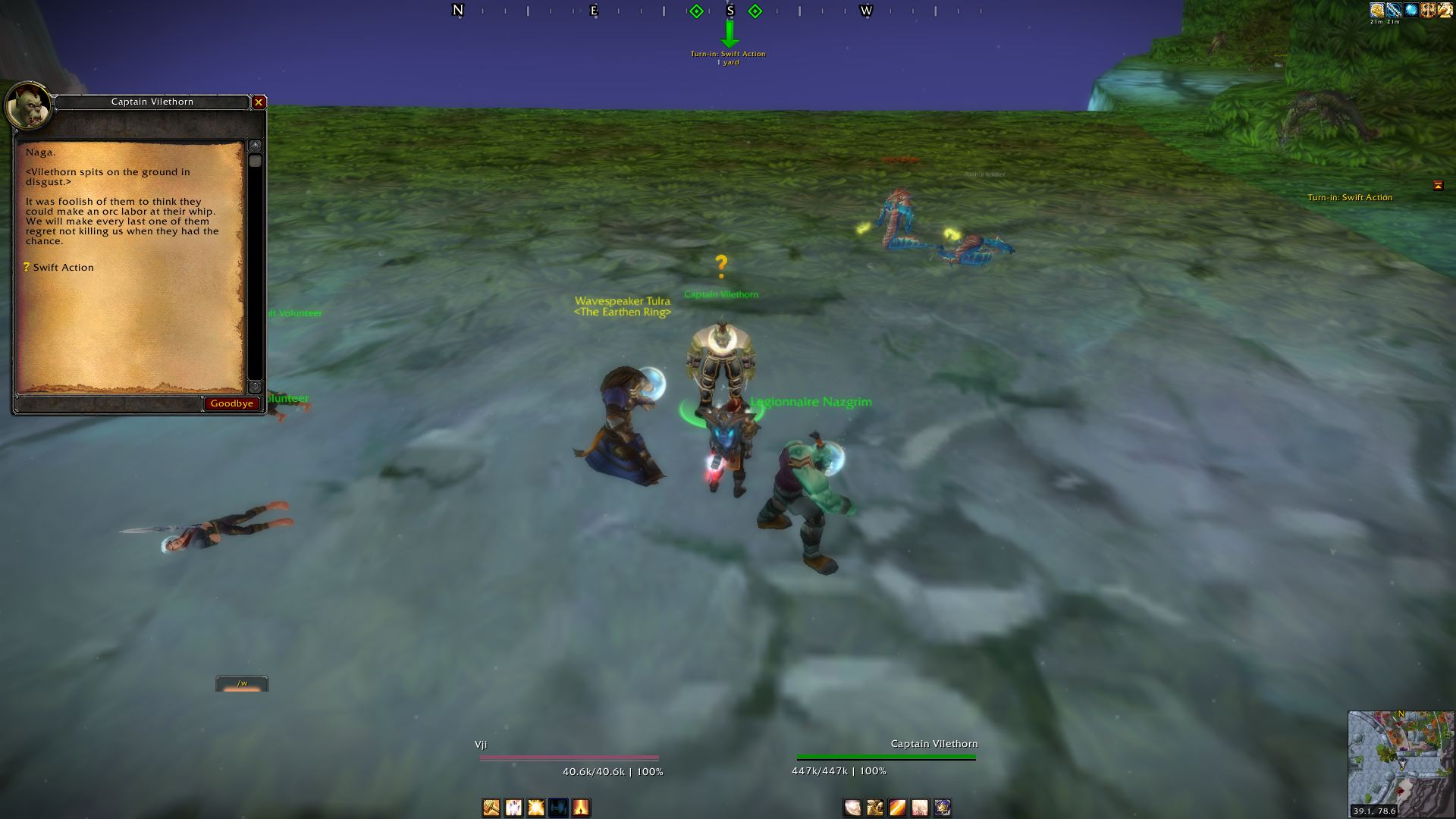The image size is (1456, 819).
Task: Activate the golden hammer ability
Action: point(491,808)
